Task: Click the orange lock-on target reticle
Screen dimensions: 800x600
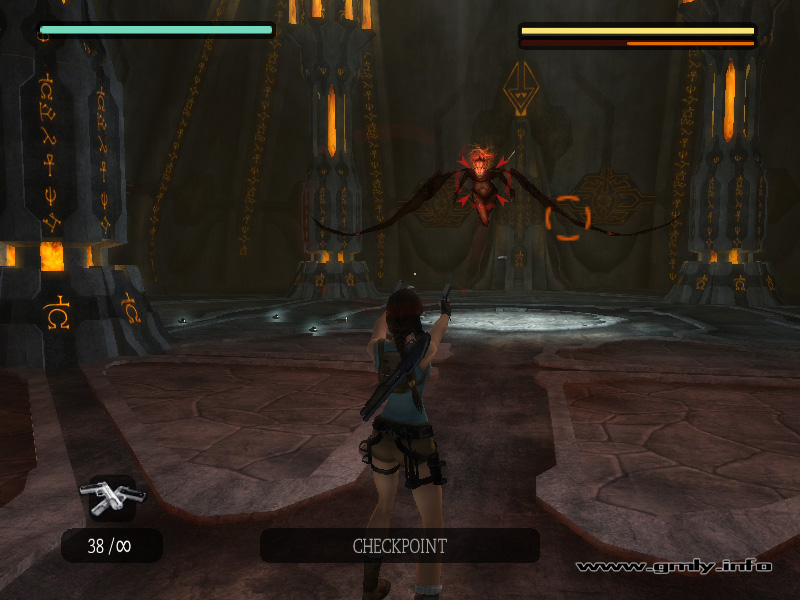Action: click(568, 218)
